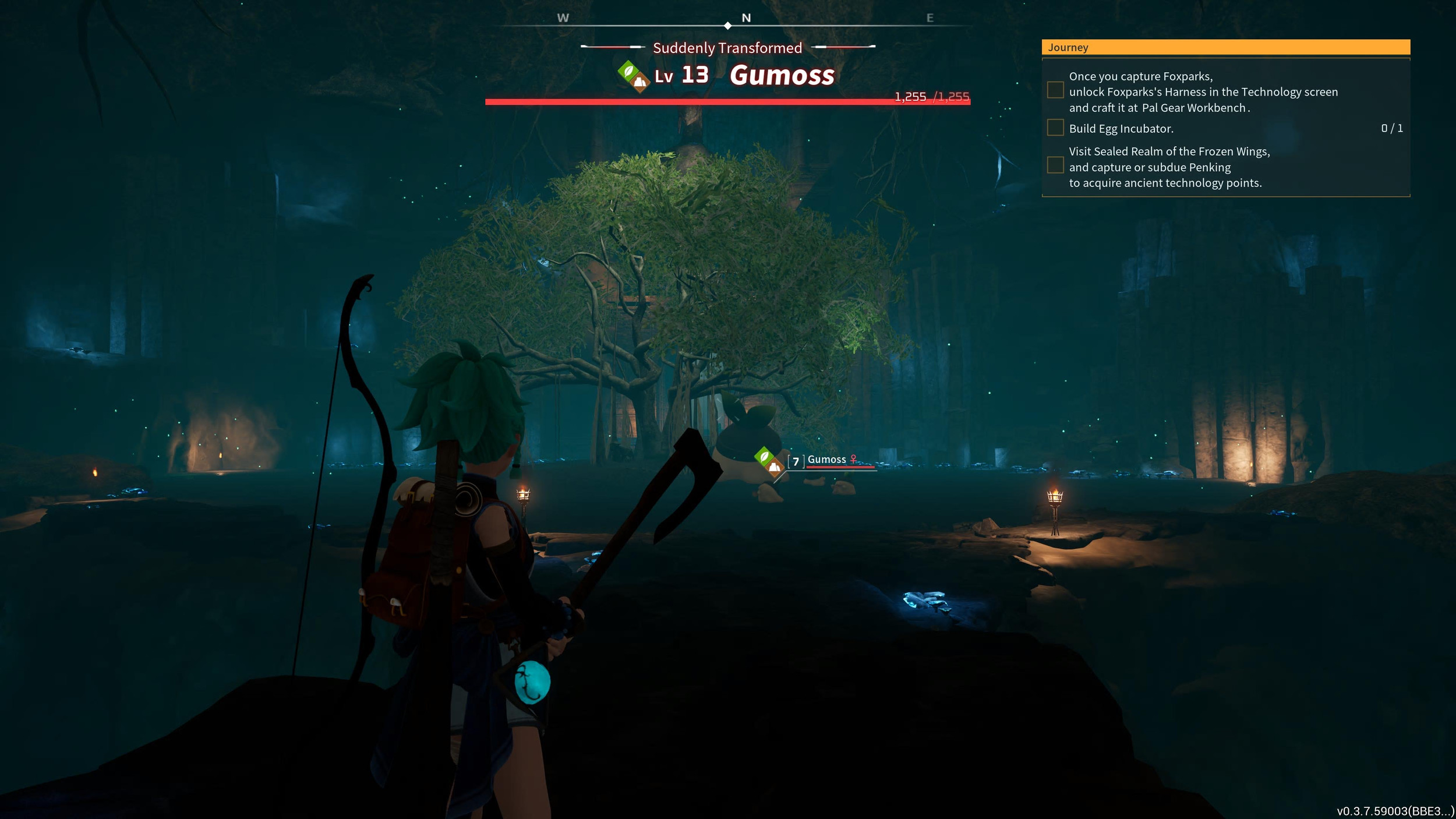Click the Journey panel header
Image resolution: width=1456 pixels, height=819 pixels.
click(x=1069, y=47)
